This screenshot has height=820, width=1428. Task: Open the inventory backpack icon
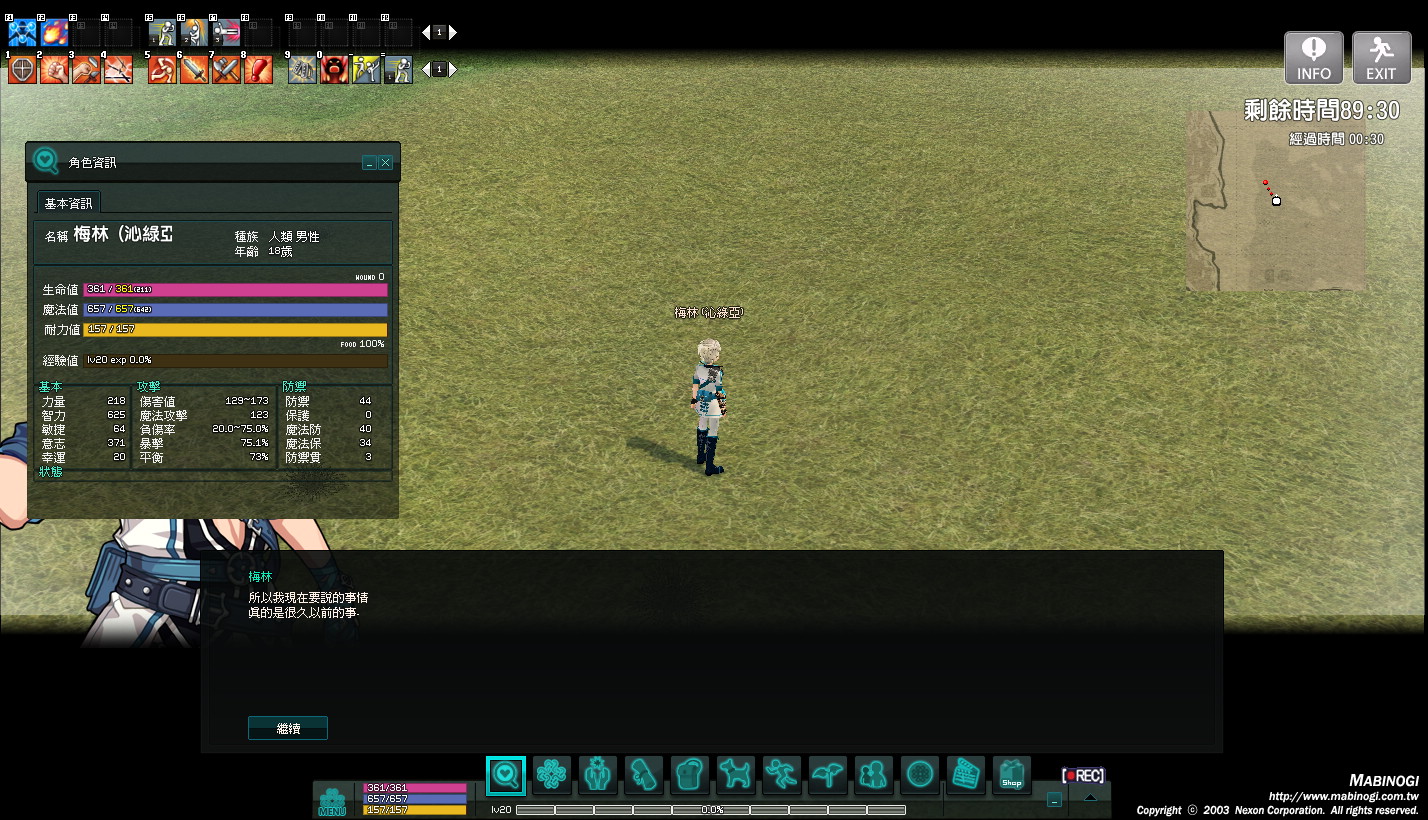[x=690, y=775]
